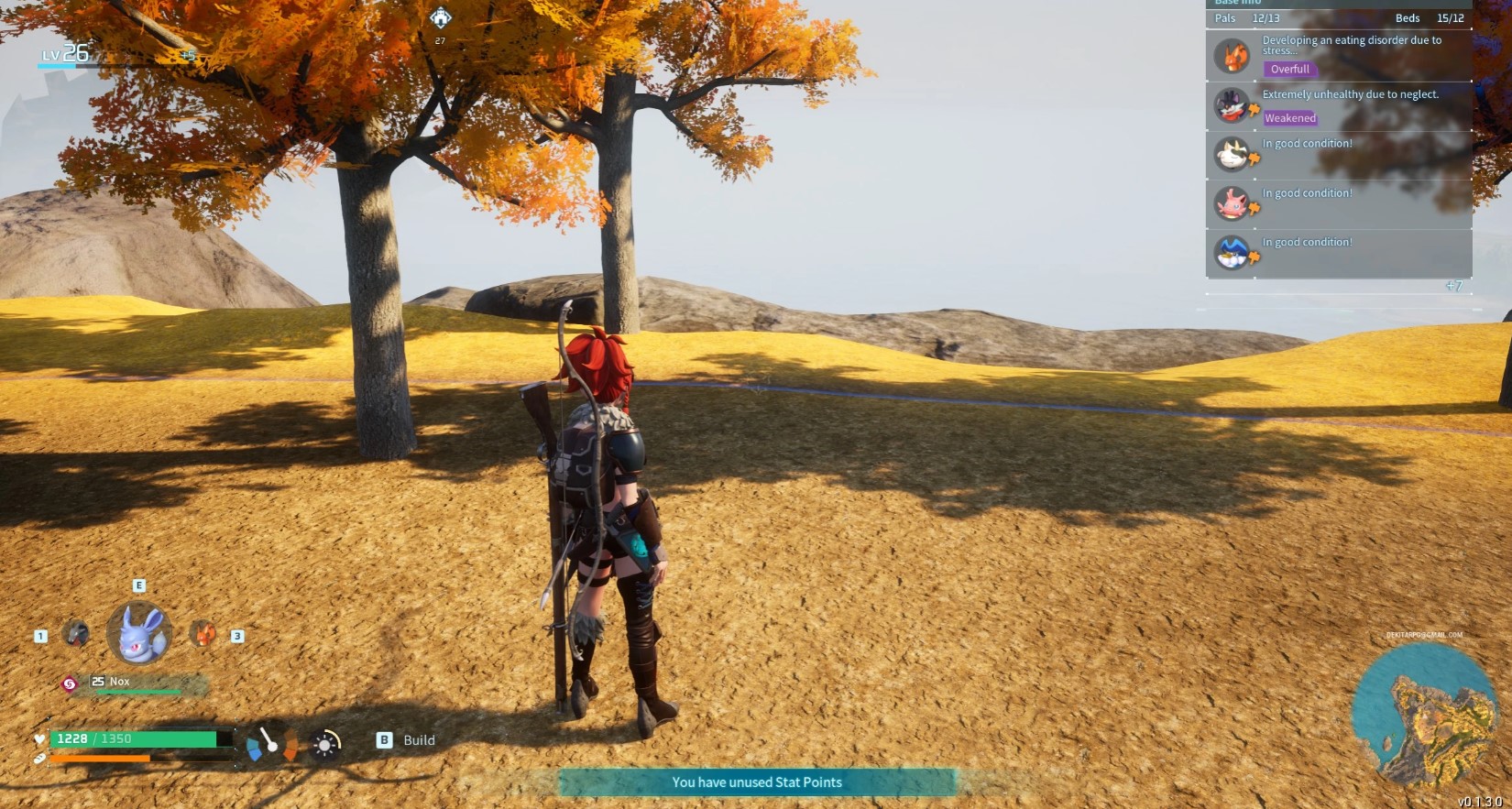
Task: Select the Nox pal portrait
Action: coord(139,633)
